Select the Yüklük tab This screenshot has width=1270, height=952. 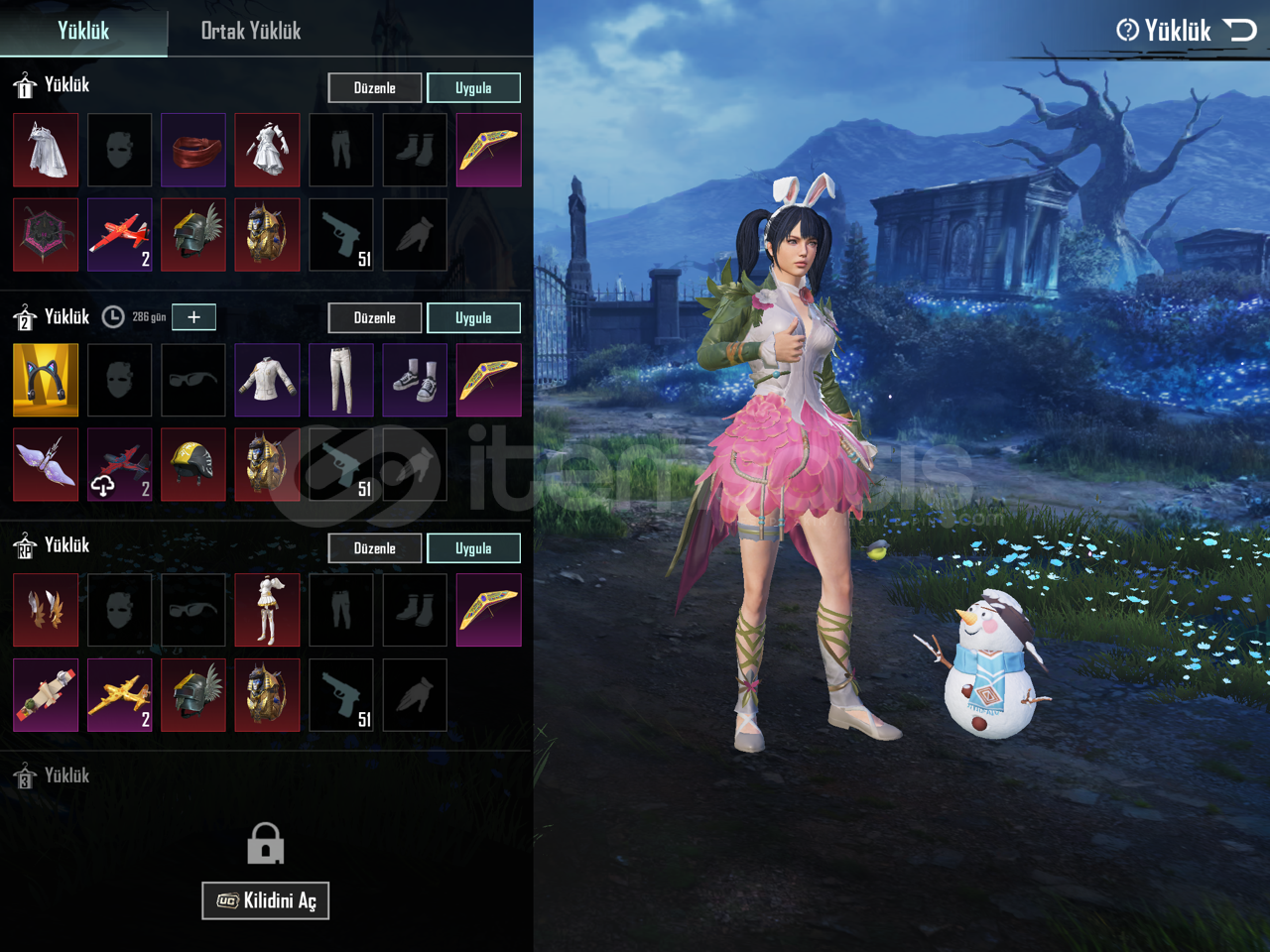coord(83,31)
